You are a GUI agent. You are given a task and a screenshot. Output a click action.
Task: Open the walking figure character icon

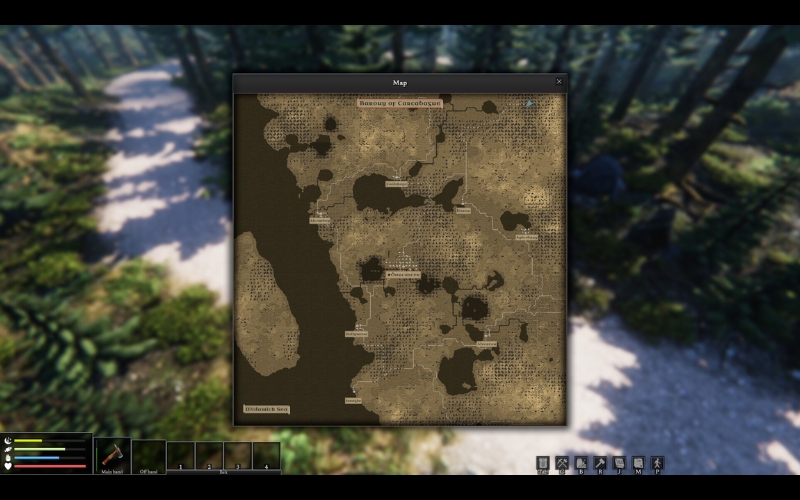pyautogui.click(x=657, y=463)
